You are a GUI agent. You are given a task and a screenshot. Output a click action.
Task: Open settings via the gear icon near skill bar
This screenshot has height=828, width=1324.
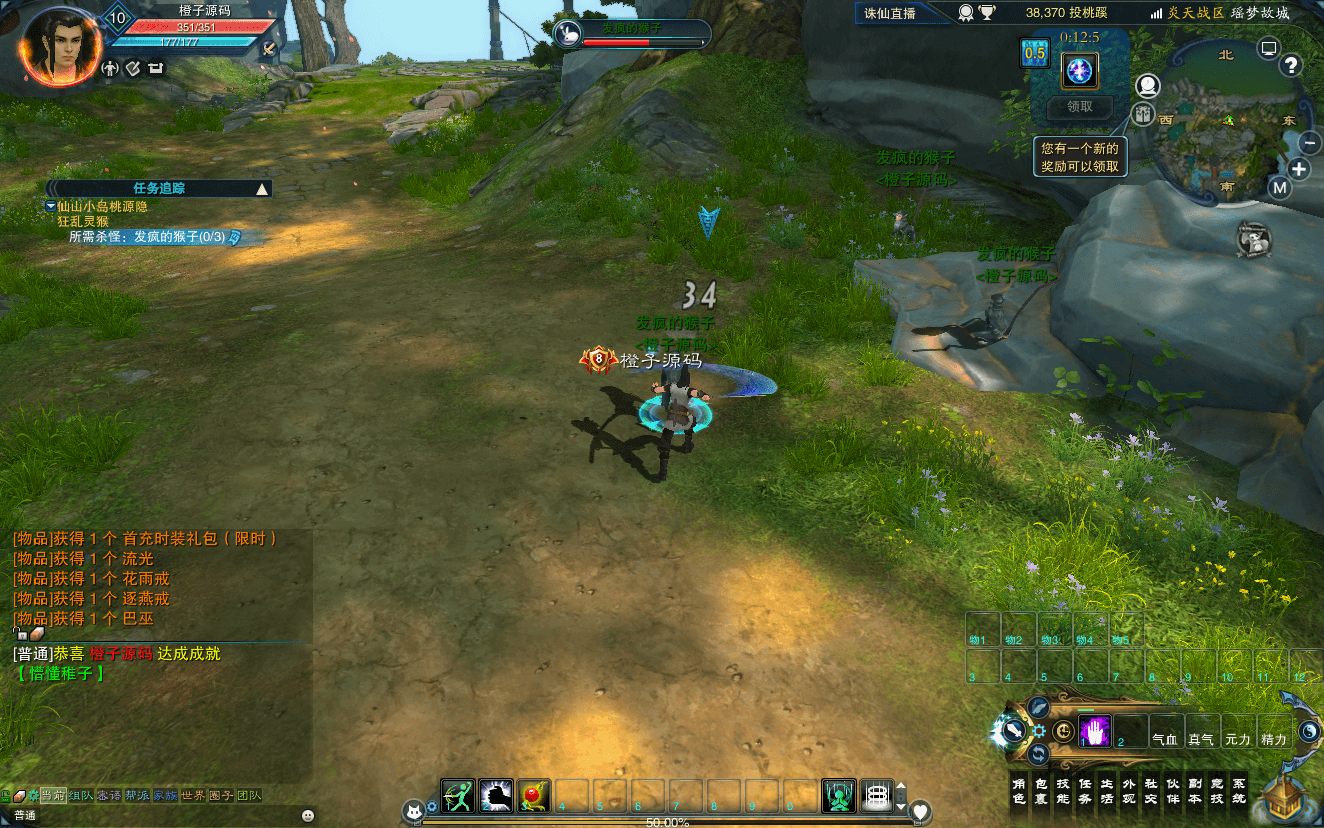[1039, 730]
